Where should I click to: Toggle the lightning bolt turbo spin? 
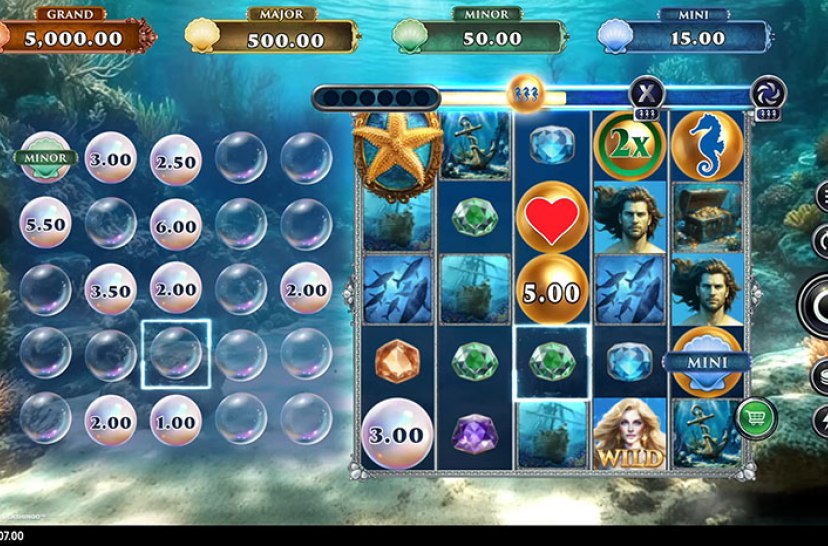tap(822, 420)
